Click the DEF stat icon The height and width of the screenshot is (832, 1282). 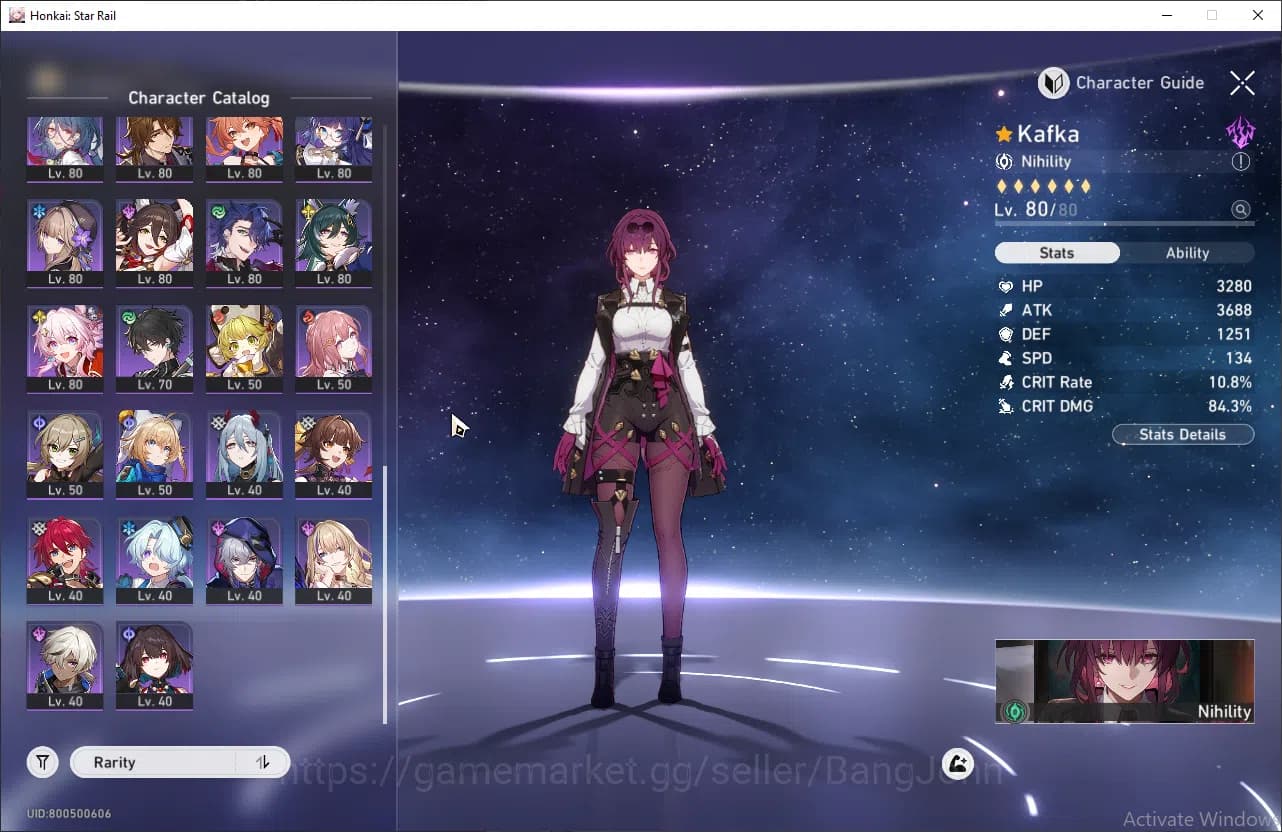[1007, 334]
